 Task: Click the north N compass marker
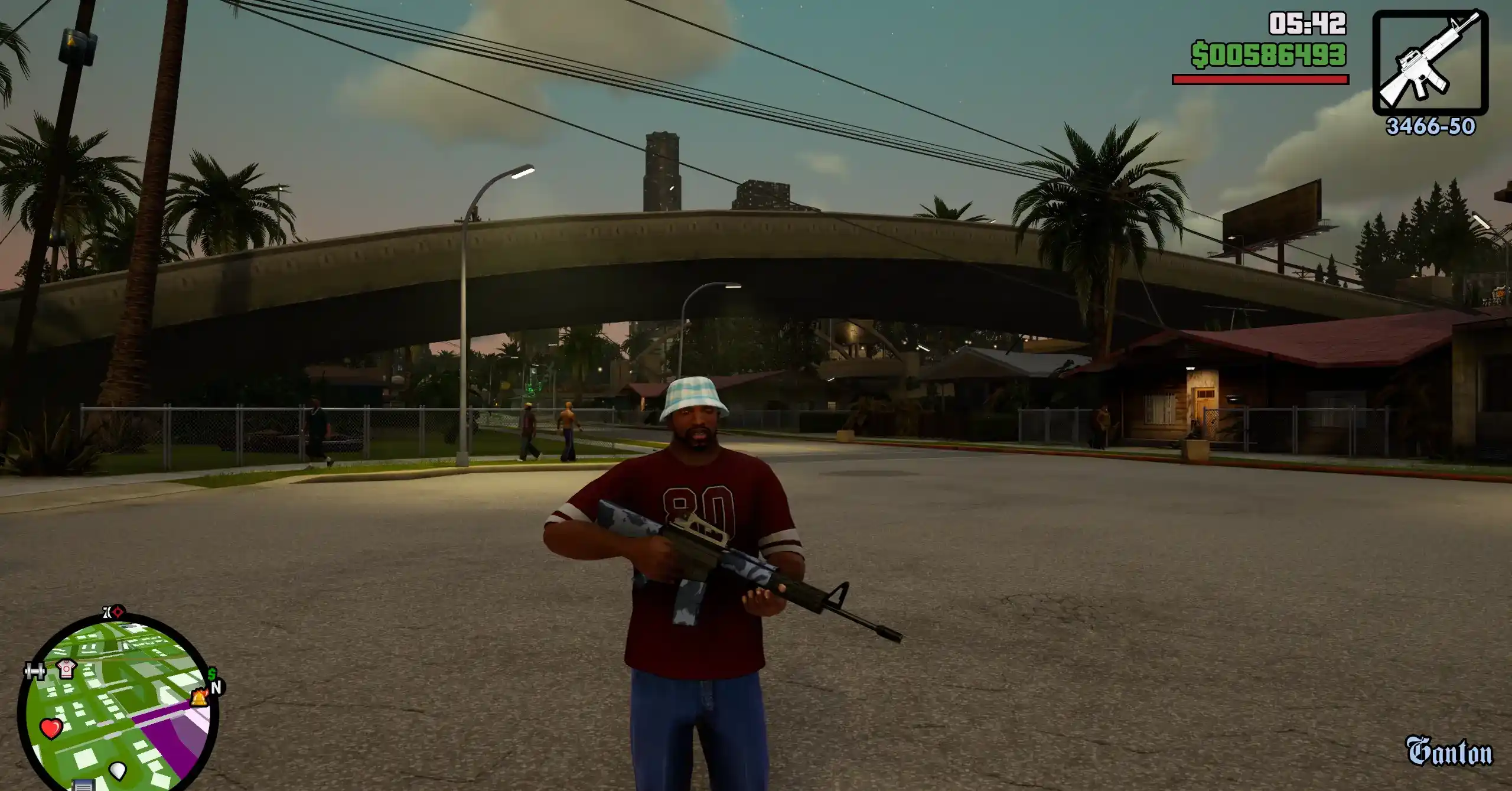click(x=217, y=688)
